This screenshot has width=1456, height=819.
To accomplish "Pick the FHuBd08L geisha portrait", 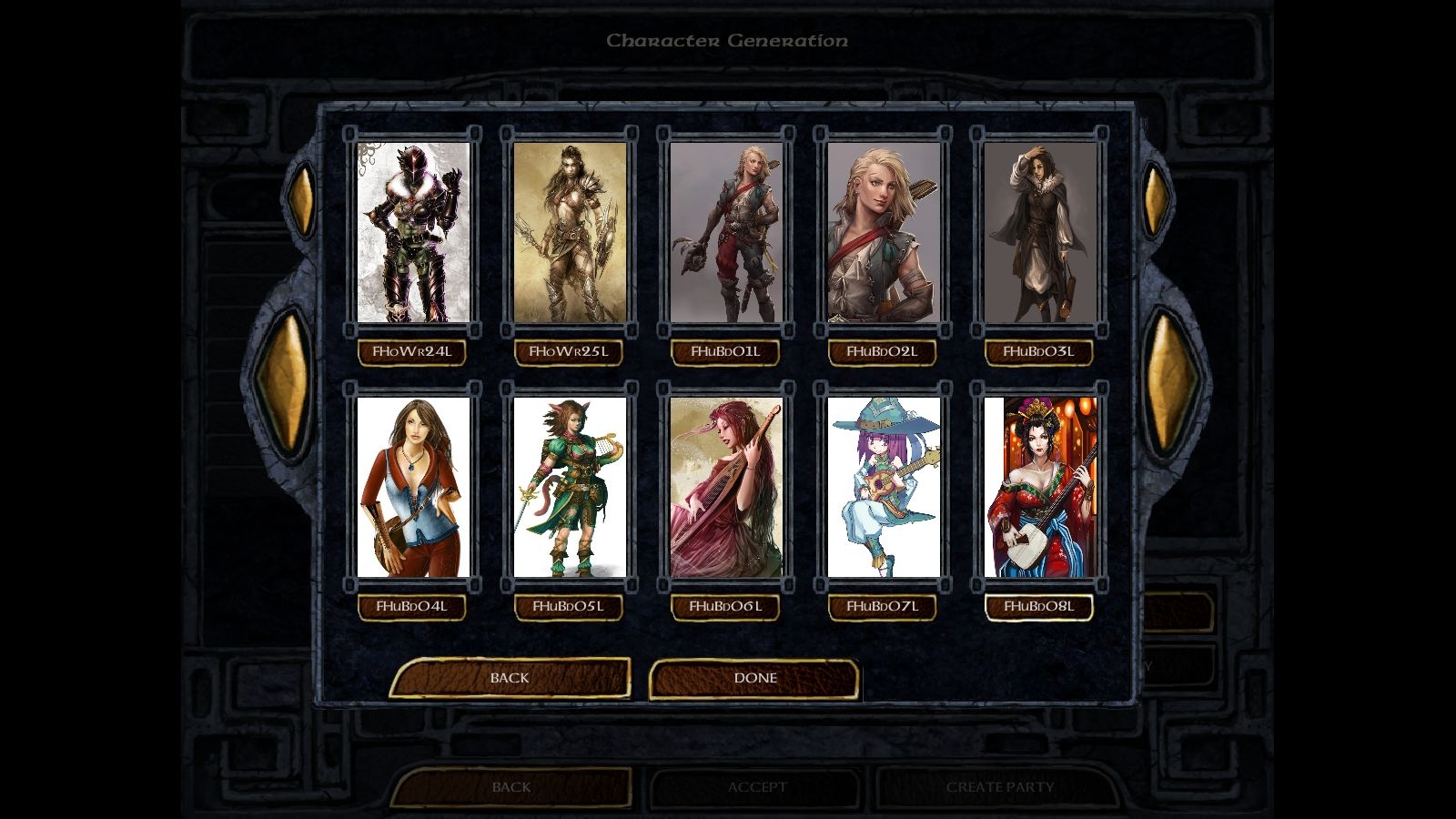I will point(1040,487).
